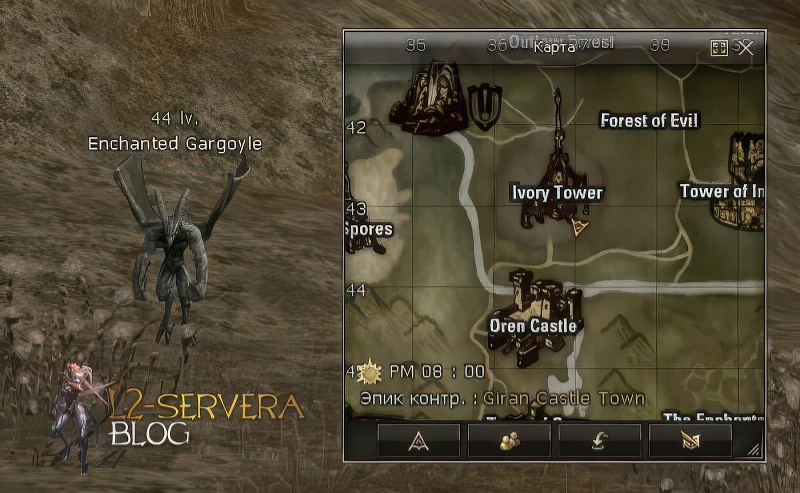
Task: Expand the map with the resize button
Action: tap(719, 47)
